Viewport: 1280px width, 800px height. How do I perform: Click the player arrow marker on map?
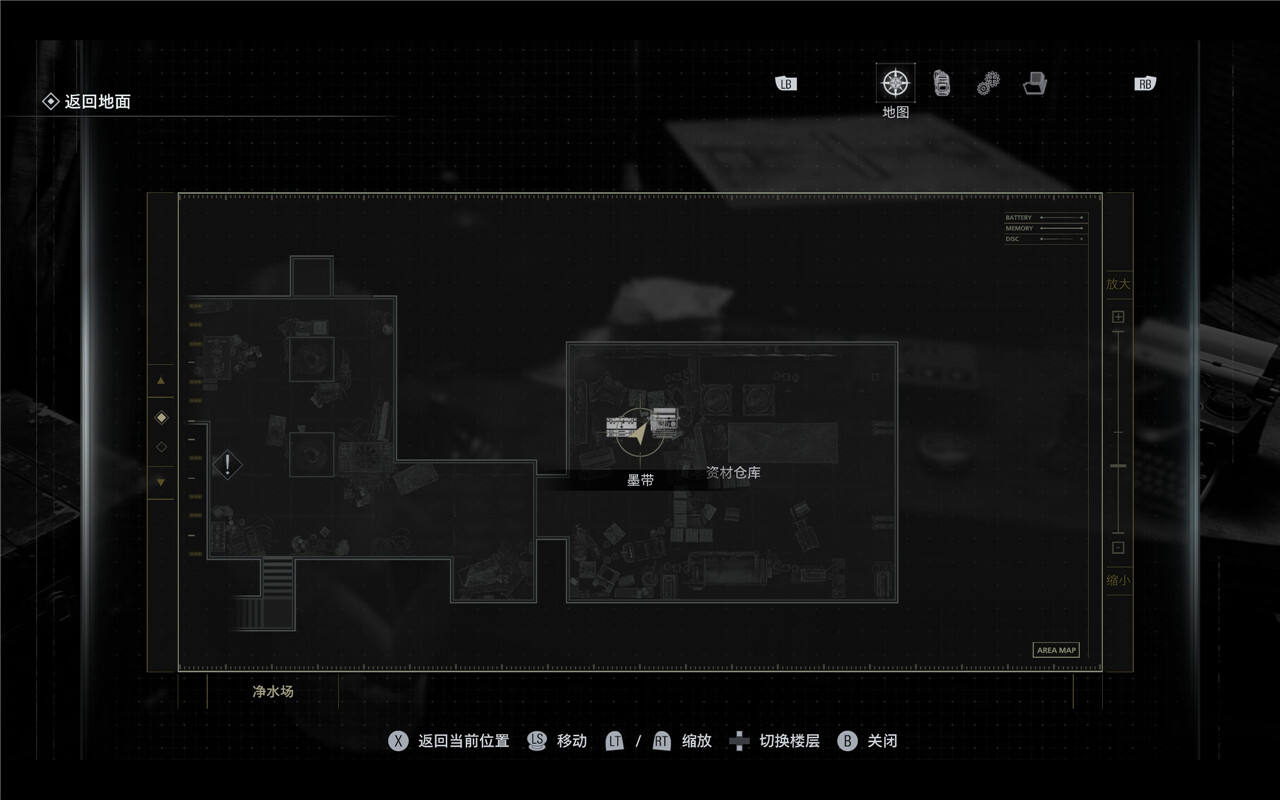pyautogui.click(x=639, y=432)
